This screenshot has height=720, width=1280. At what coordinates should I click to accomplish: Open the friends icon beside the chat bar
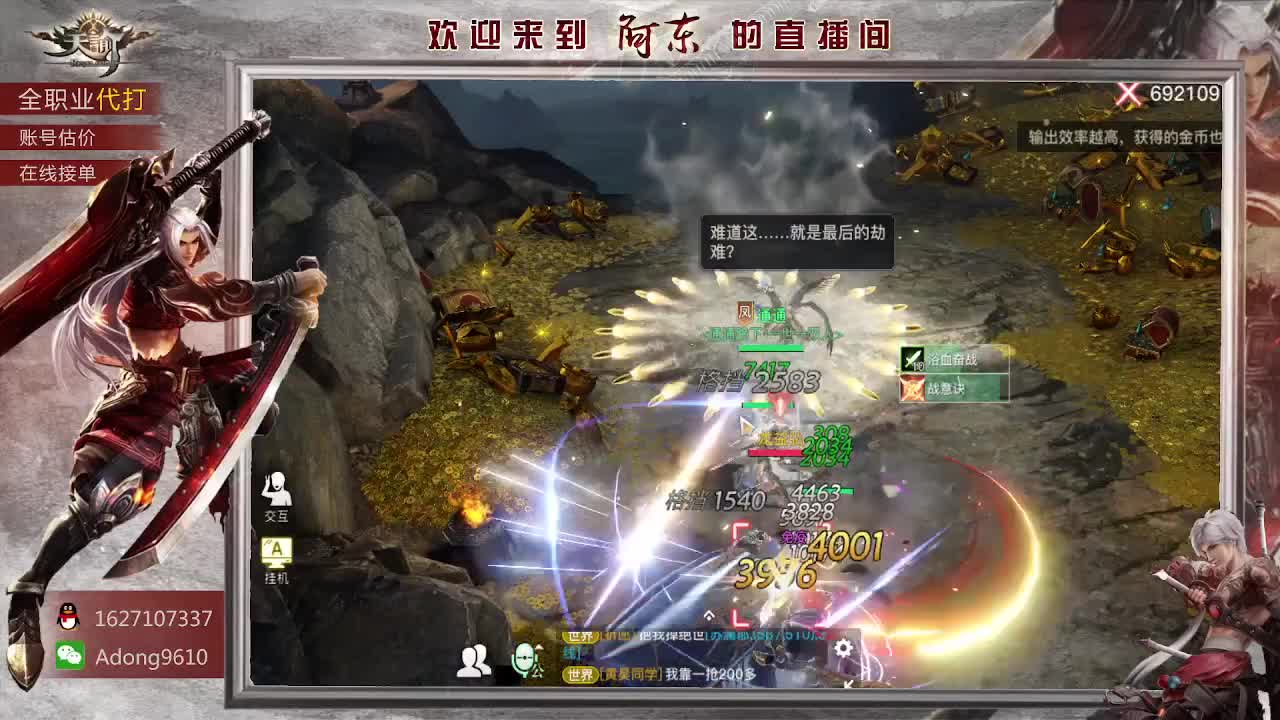pyautogui.click(x=472, y=660)
